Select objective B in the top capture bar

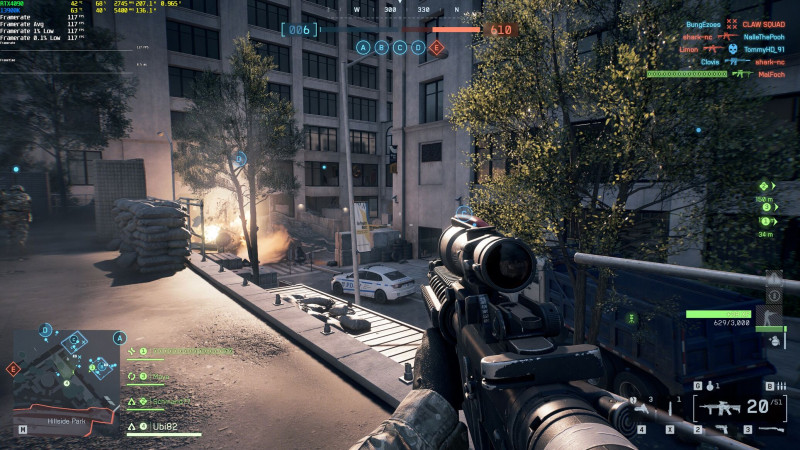(x=381, y=47)
